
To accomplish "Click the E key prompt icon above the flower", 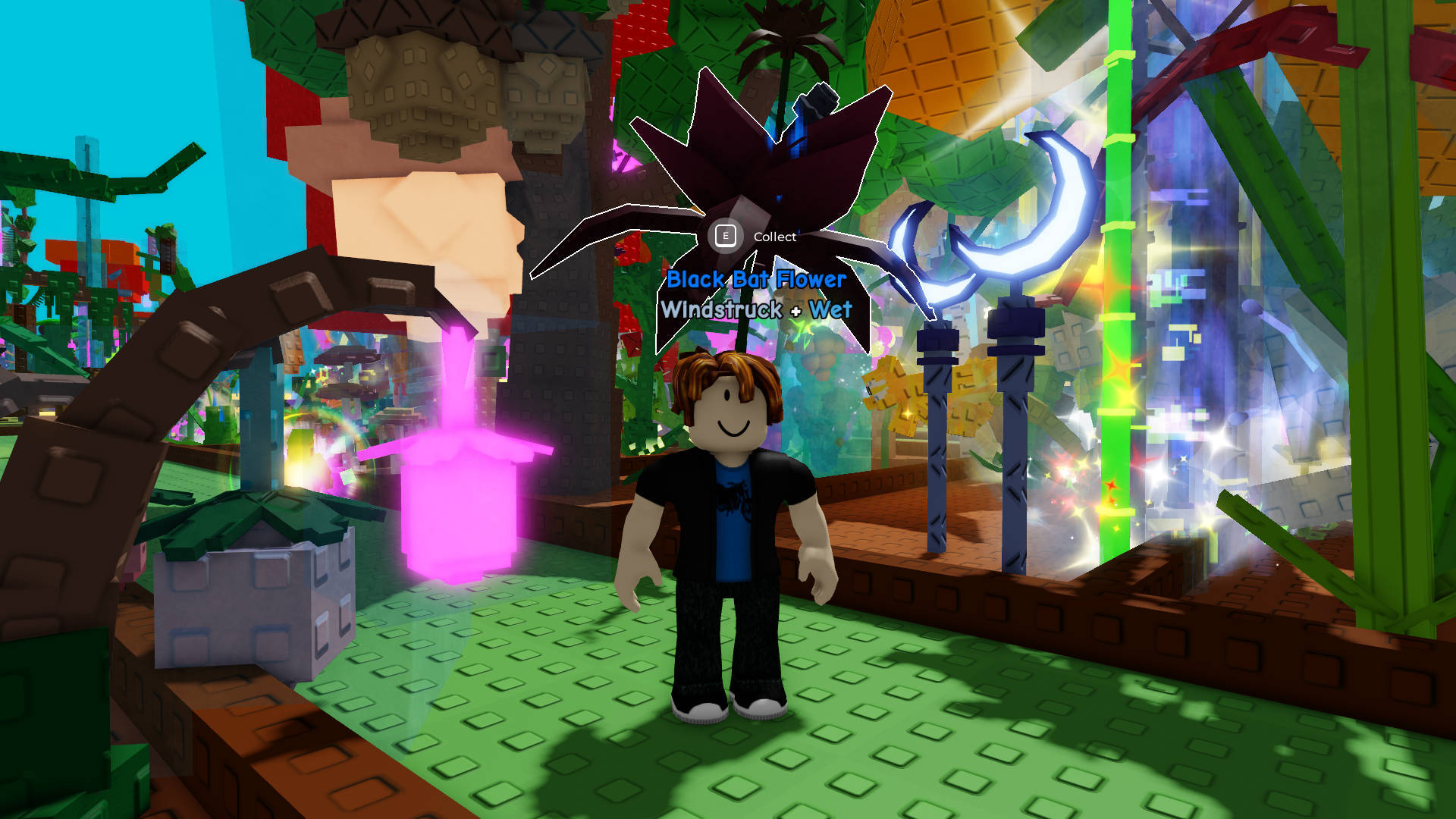I will click(727, 236).
